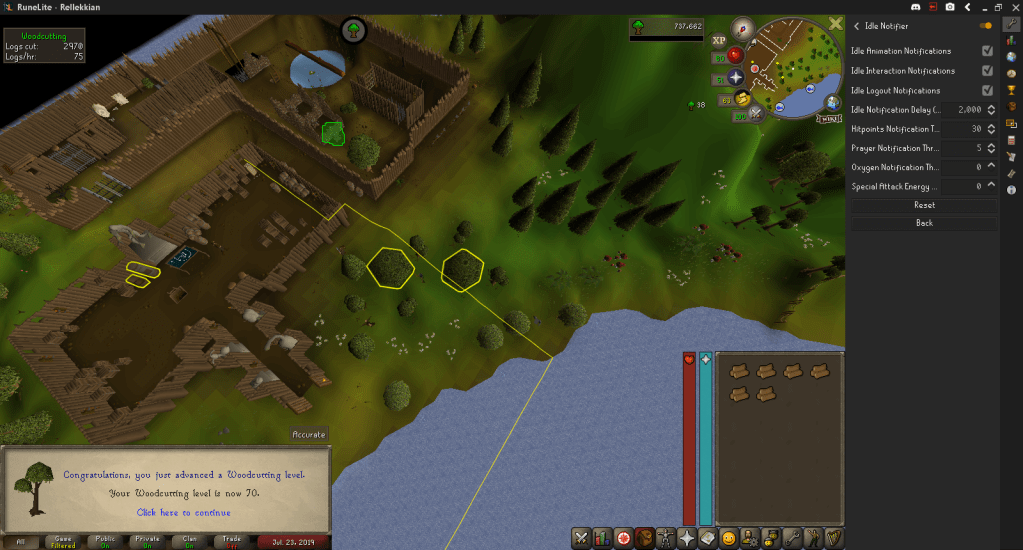Open the Quest List tab
Viewport: 1023px width, 550px height.
coord(625,538)
